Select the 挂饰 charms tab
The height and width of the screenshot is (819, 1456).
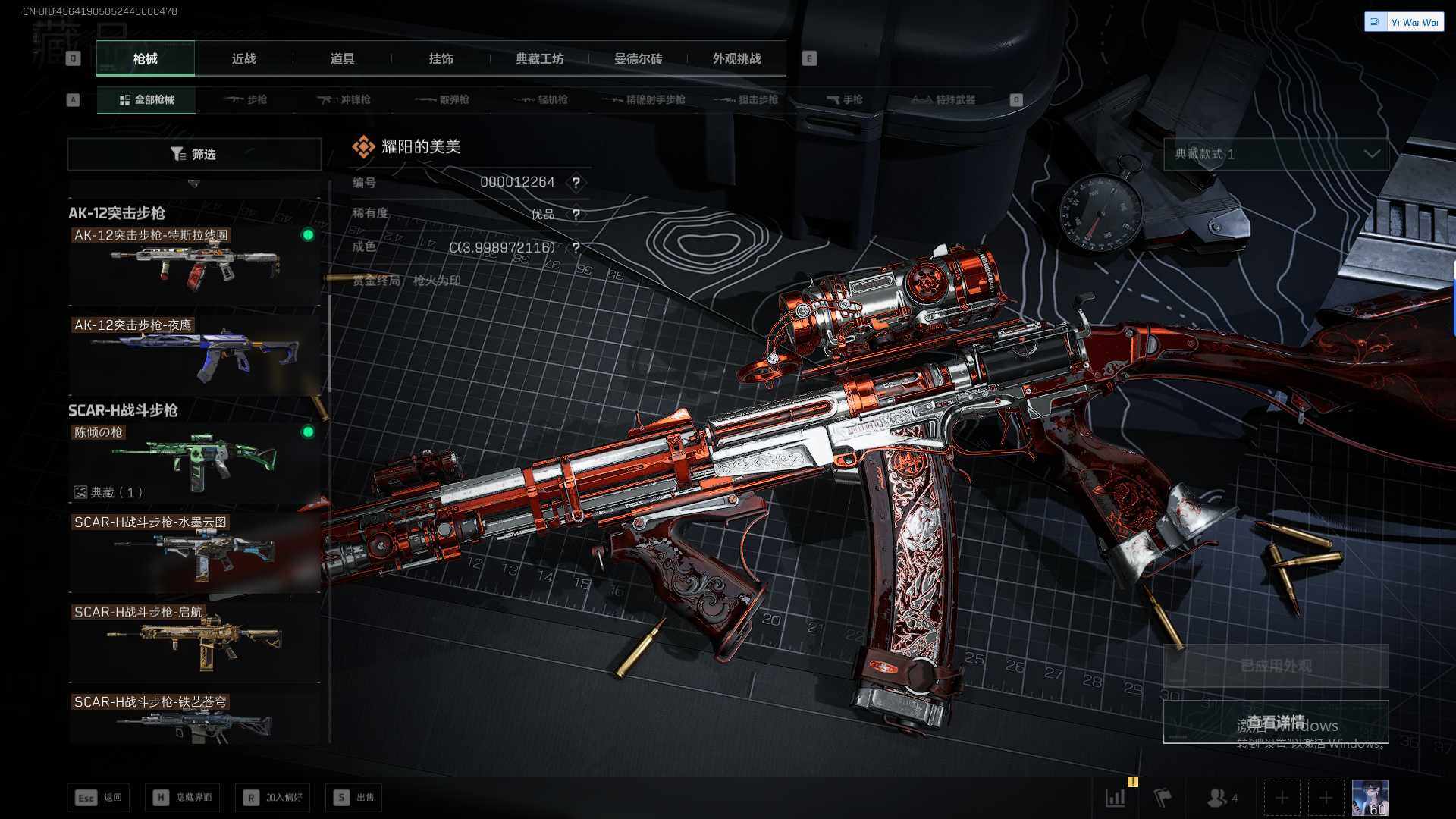[441, 58]
